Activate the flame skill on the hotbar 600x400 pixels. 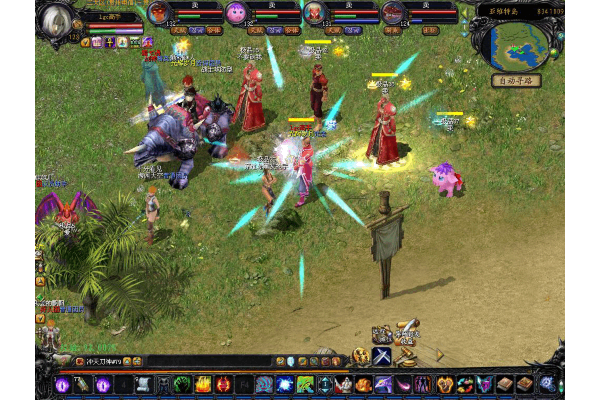click(203, 384)
